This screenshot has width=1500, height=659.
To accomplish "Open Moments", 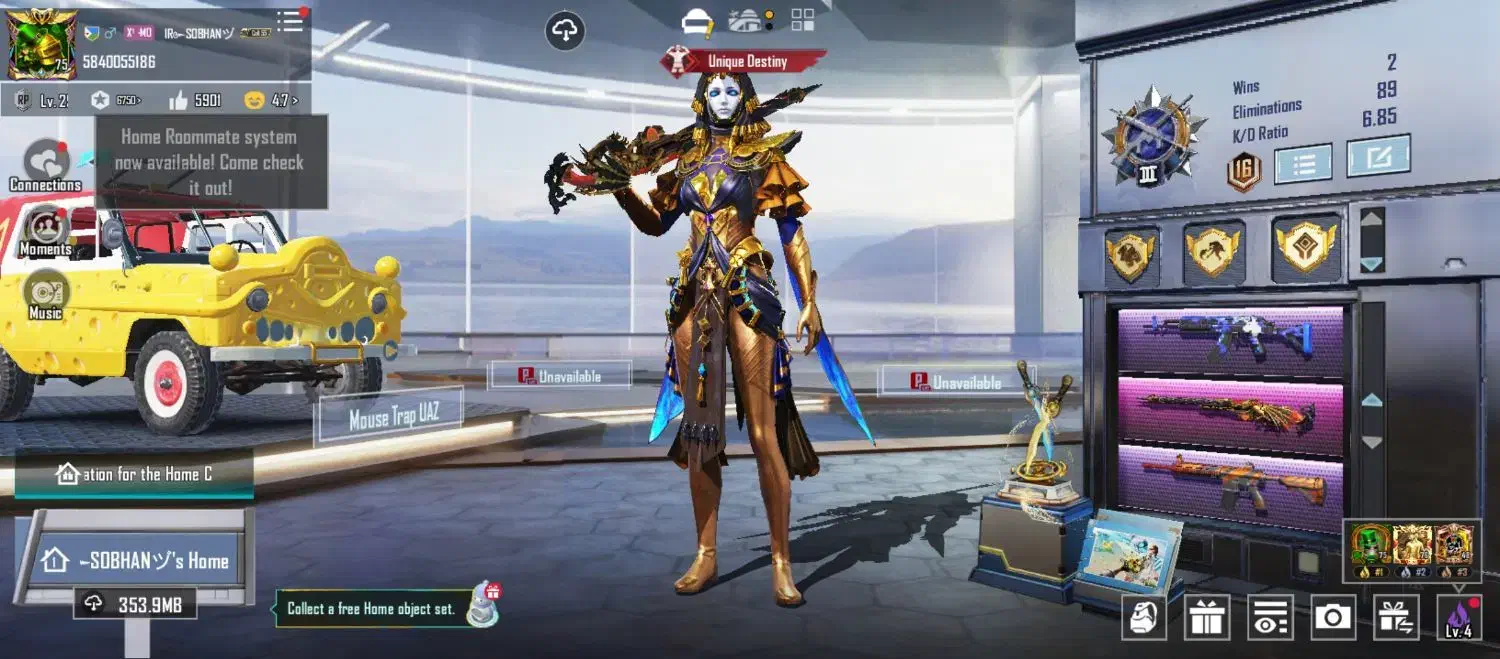I will (46, 230).
